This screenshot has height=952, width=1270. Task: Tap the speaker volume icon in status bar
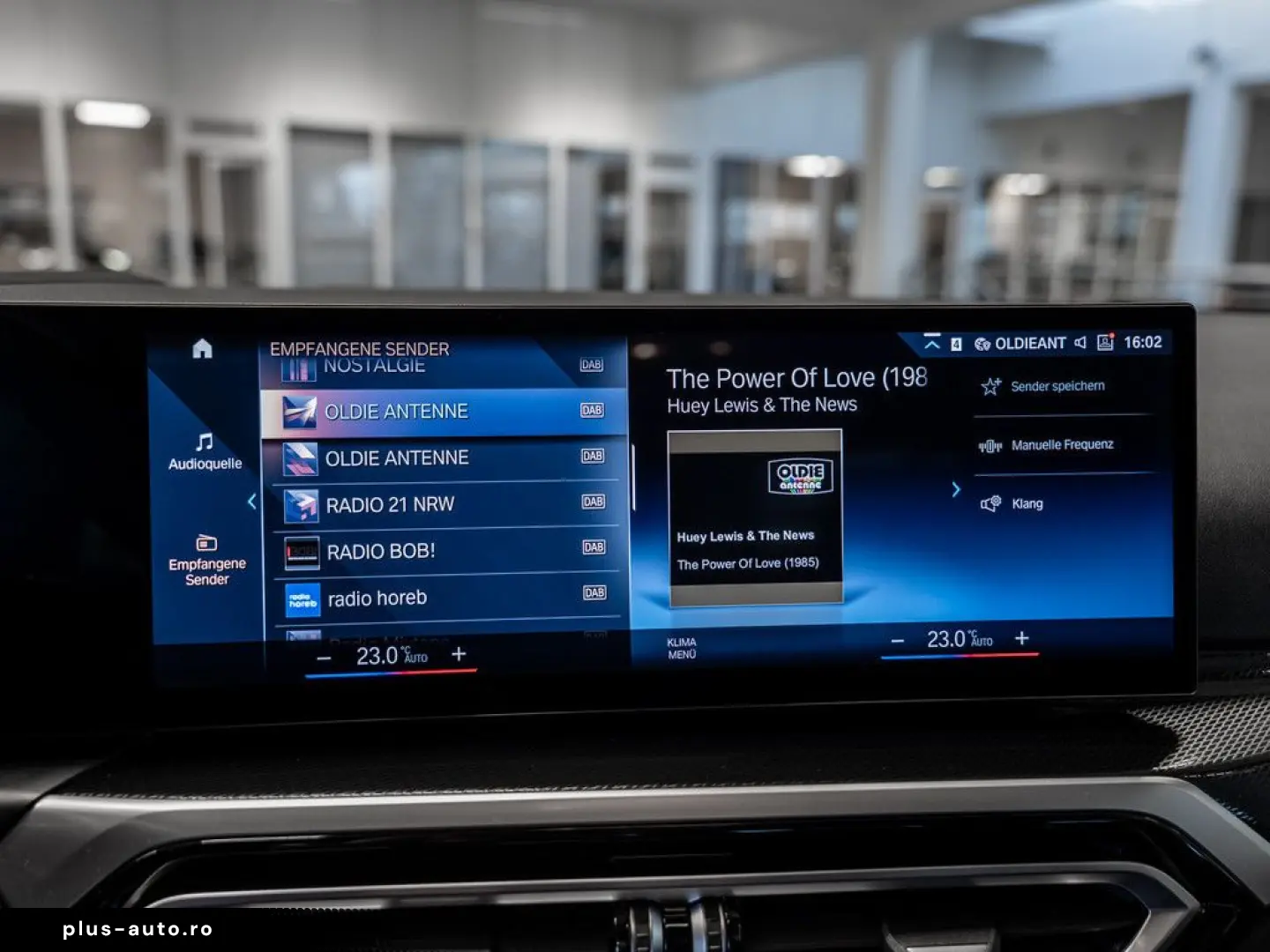tap(1081, 343)
